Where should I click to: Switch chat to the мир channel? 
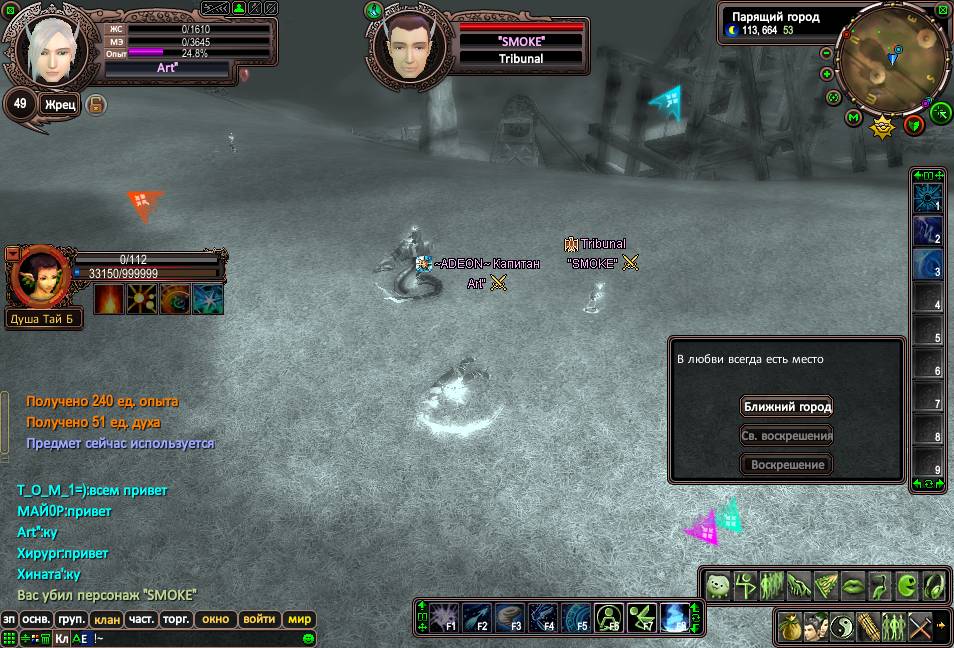pos(300,620)
